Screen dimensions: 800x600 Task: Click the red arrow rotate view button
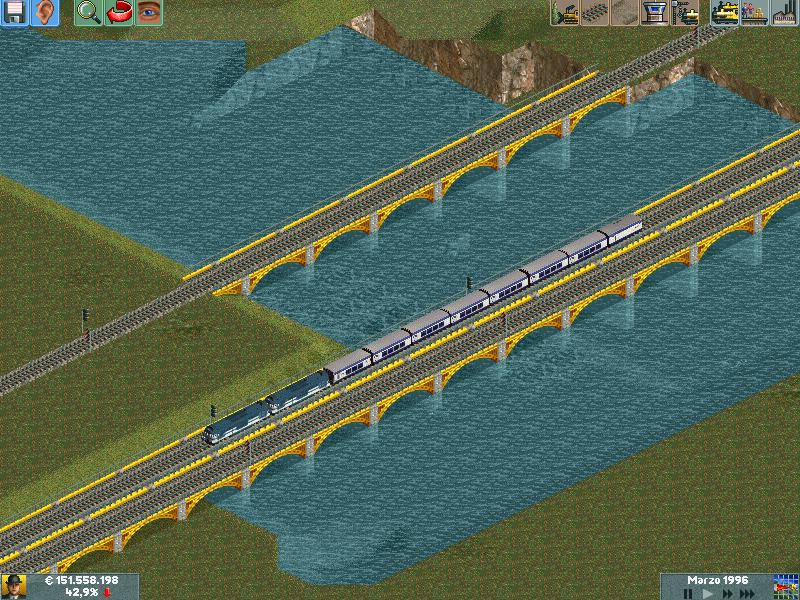click(x=119, y=13)
